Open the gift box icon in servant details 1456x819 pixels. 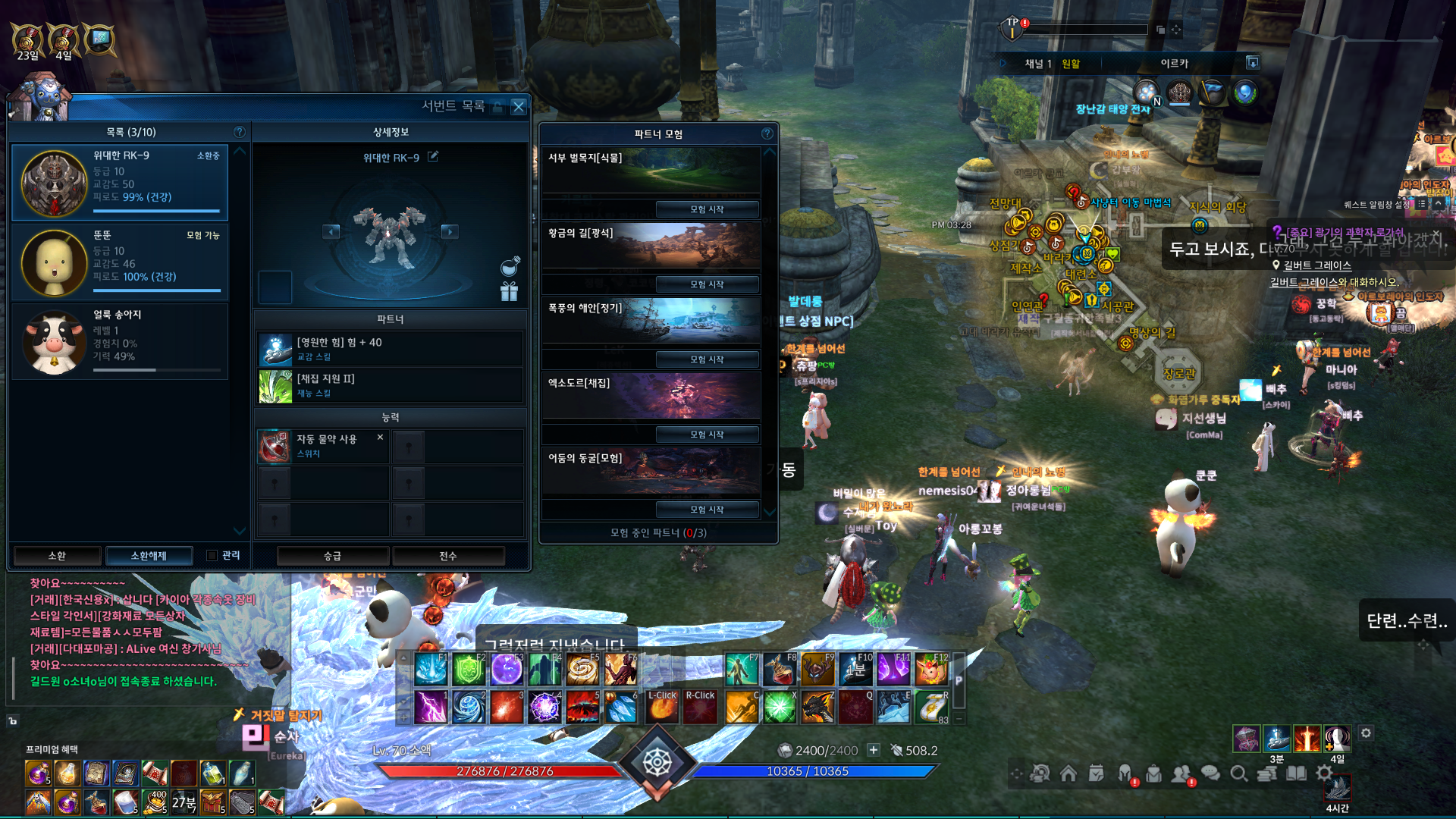pos(509,291)
